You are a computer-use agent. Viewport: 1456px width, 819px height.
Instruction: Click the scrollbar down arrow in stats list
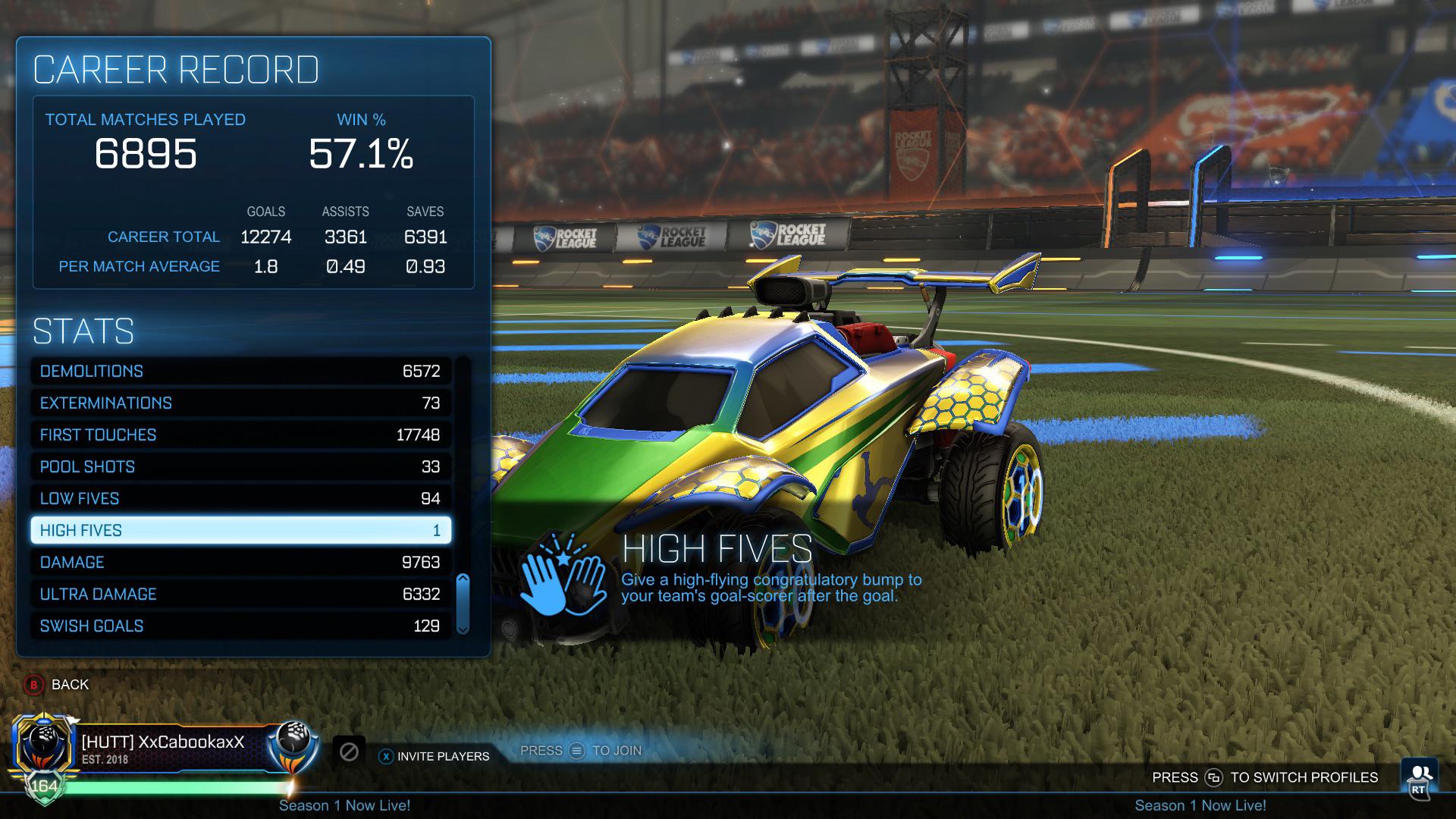[x=461, y=629]
